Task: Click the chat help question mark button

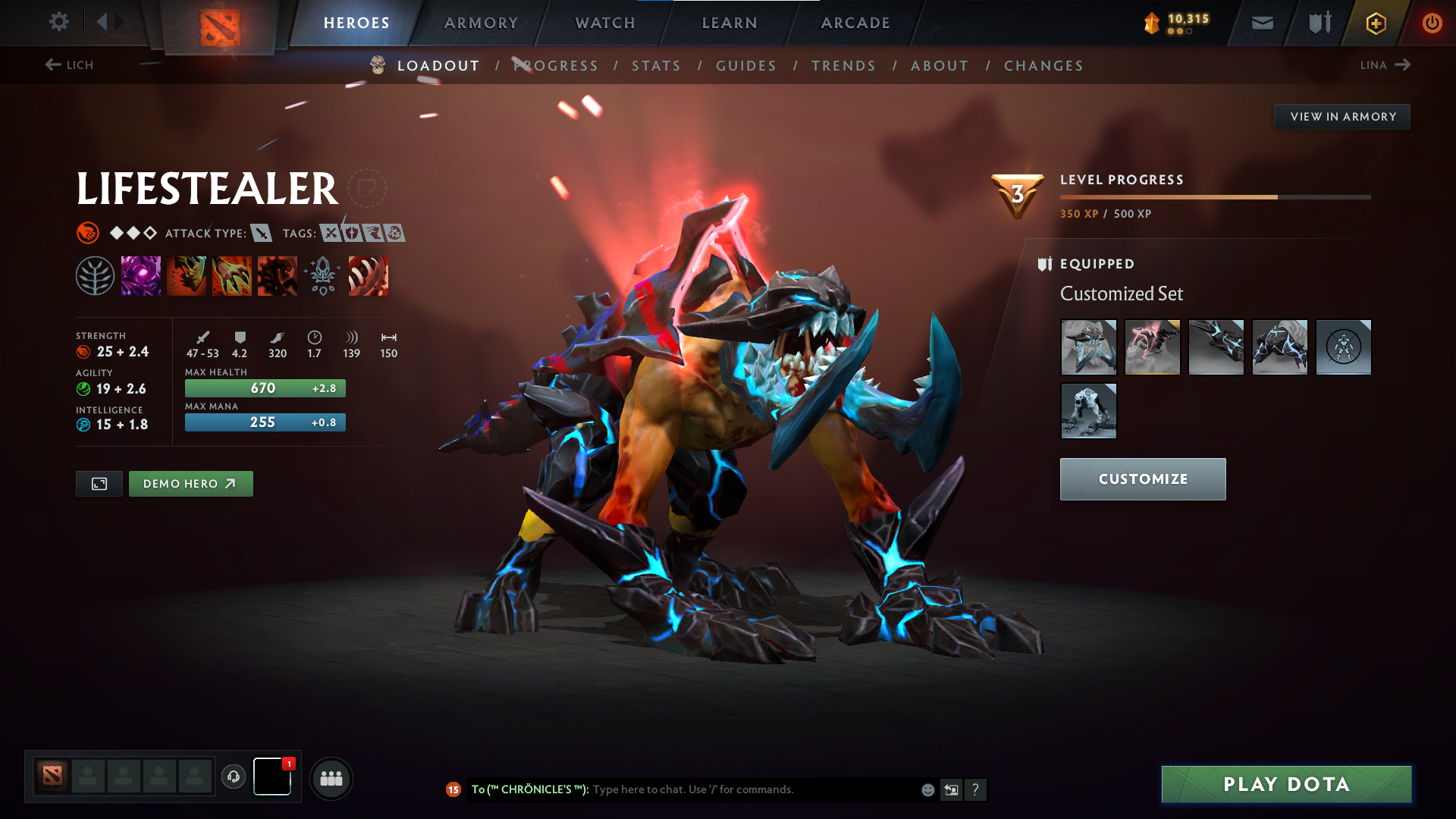Action: click(x=977, y=790)
